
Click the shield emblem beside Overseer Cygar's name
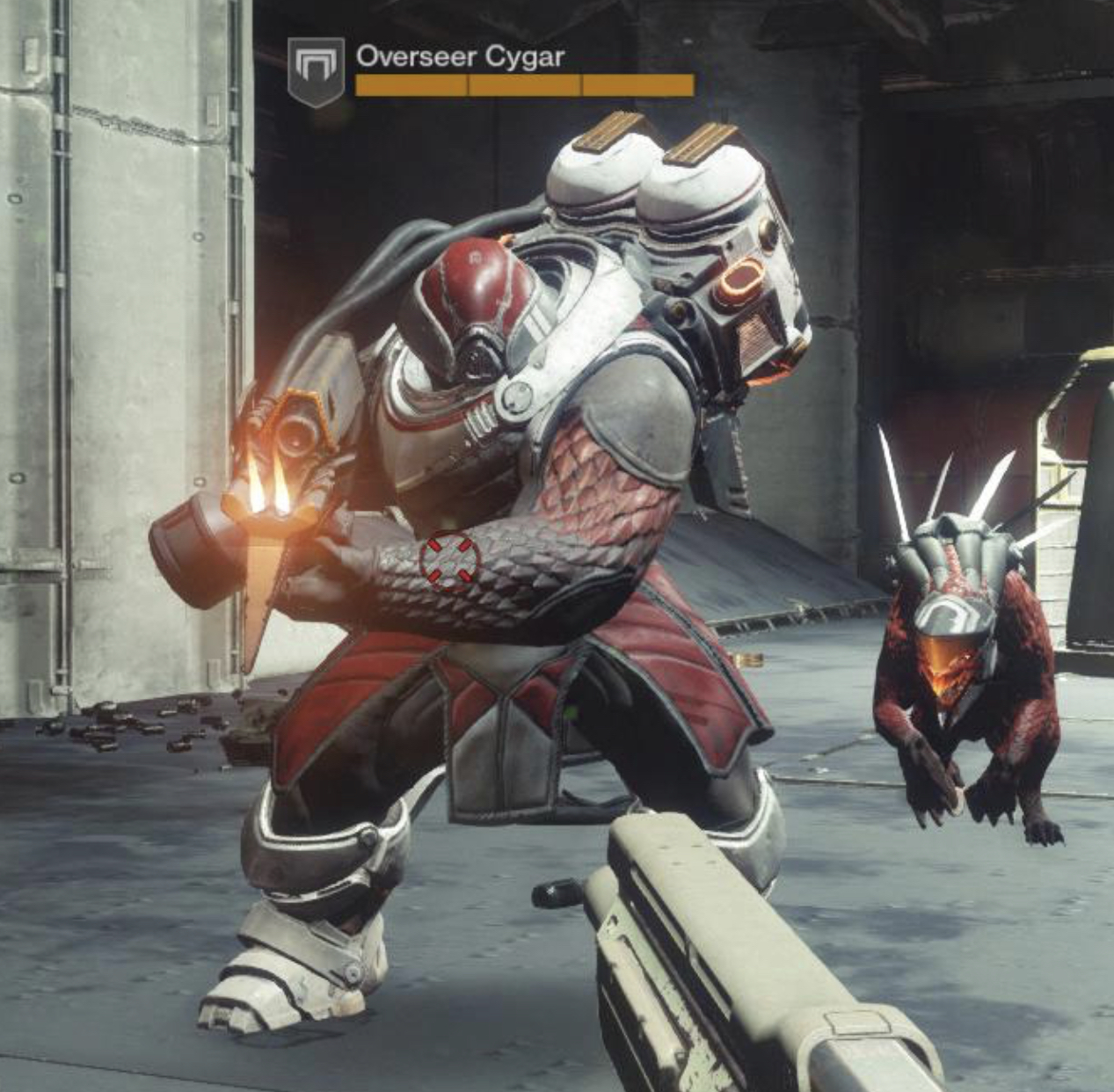click(316, 70)
